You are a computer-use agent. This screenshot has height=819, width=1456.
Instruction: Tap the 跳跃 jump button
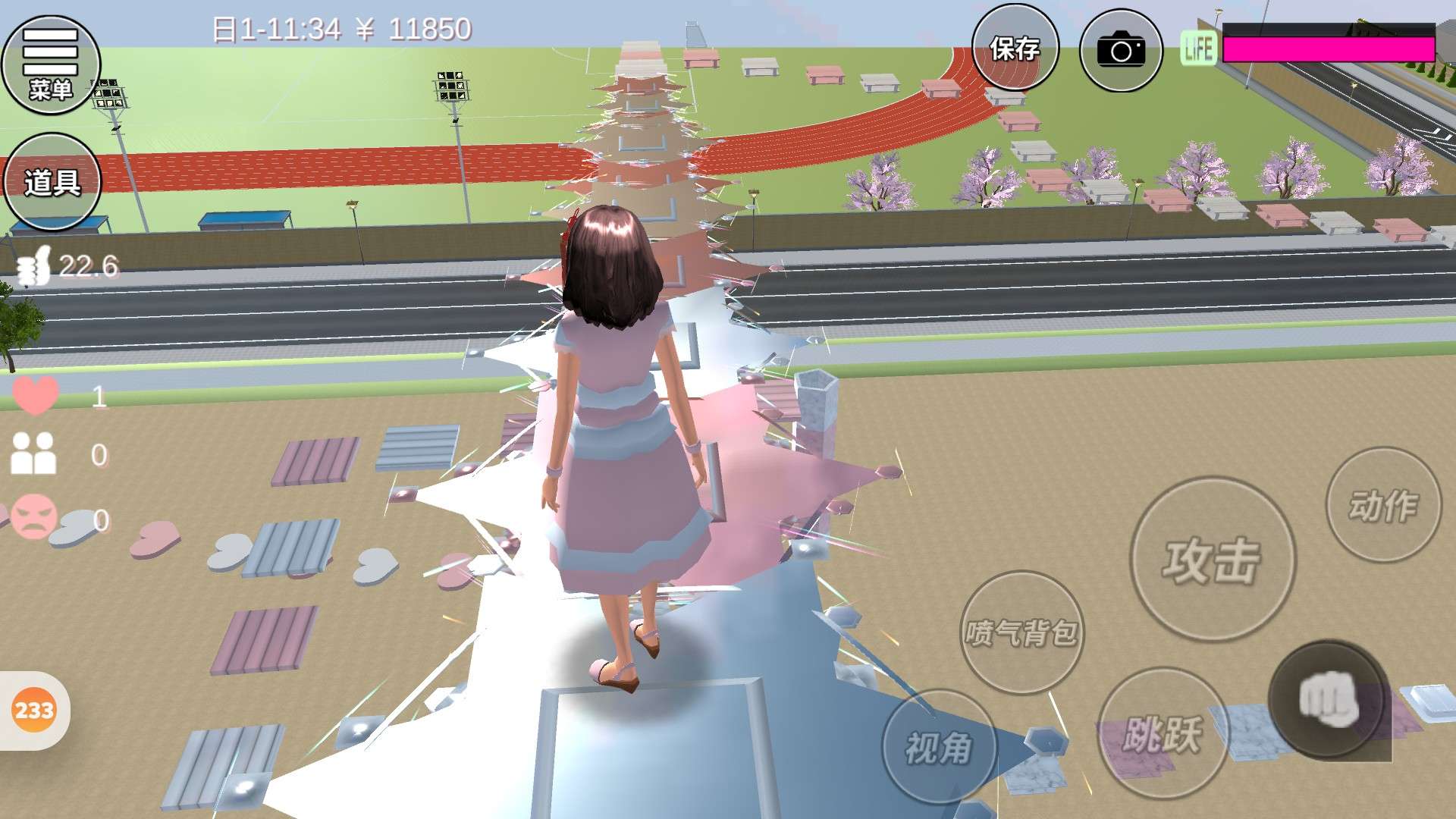coord(1162,734)
